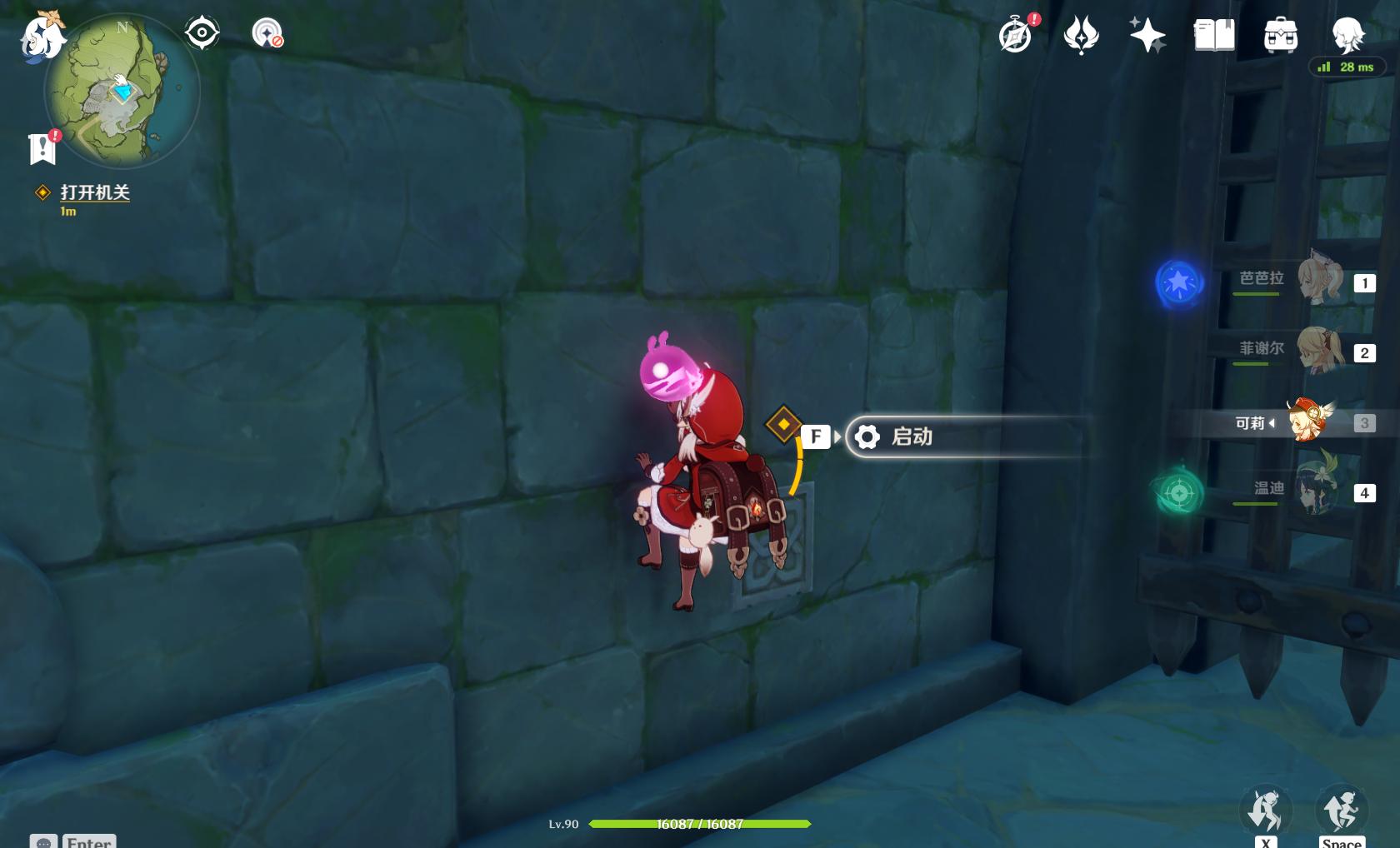
Task: Click the sprint action icon
Action: point(1266,810)
